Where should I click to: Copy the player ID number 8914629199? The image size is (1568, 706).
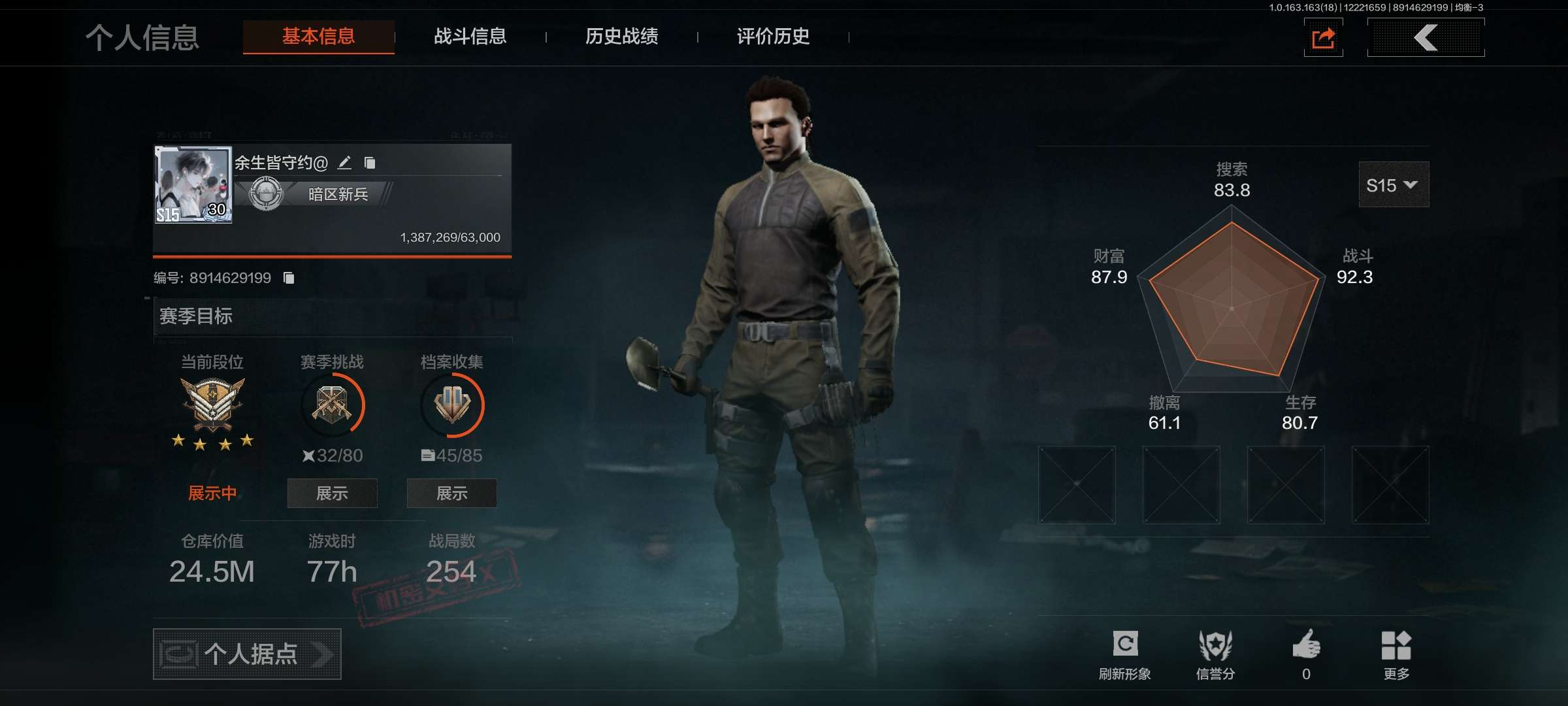coord(289,278)
